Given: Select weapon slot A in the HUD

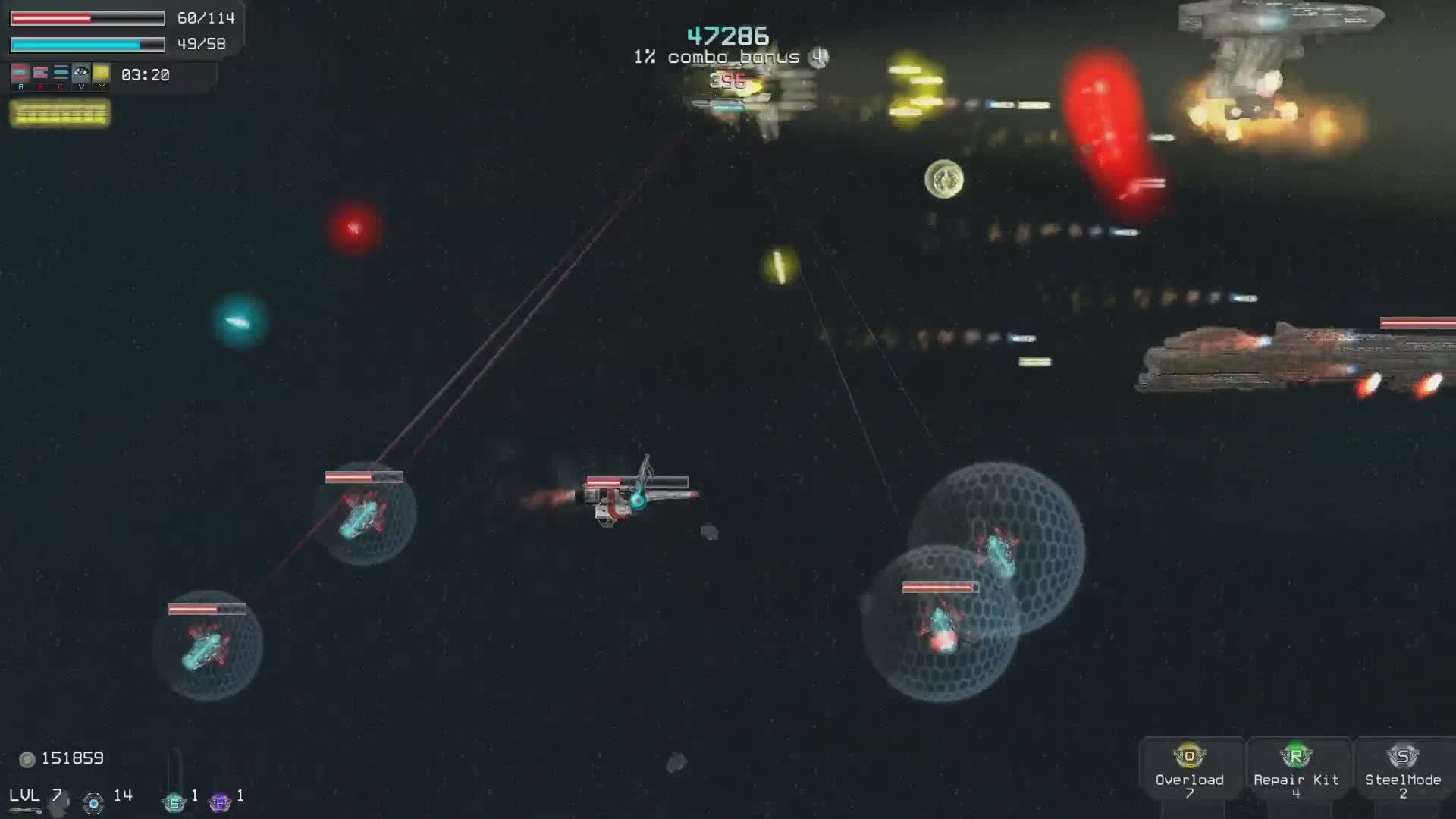Looking at the screenshot, I should [x=20, y=74].
